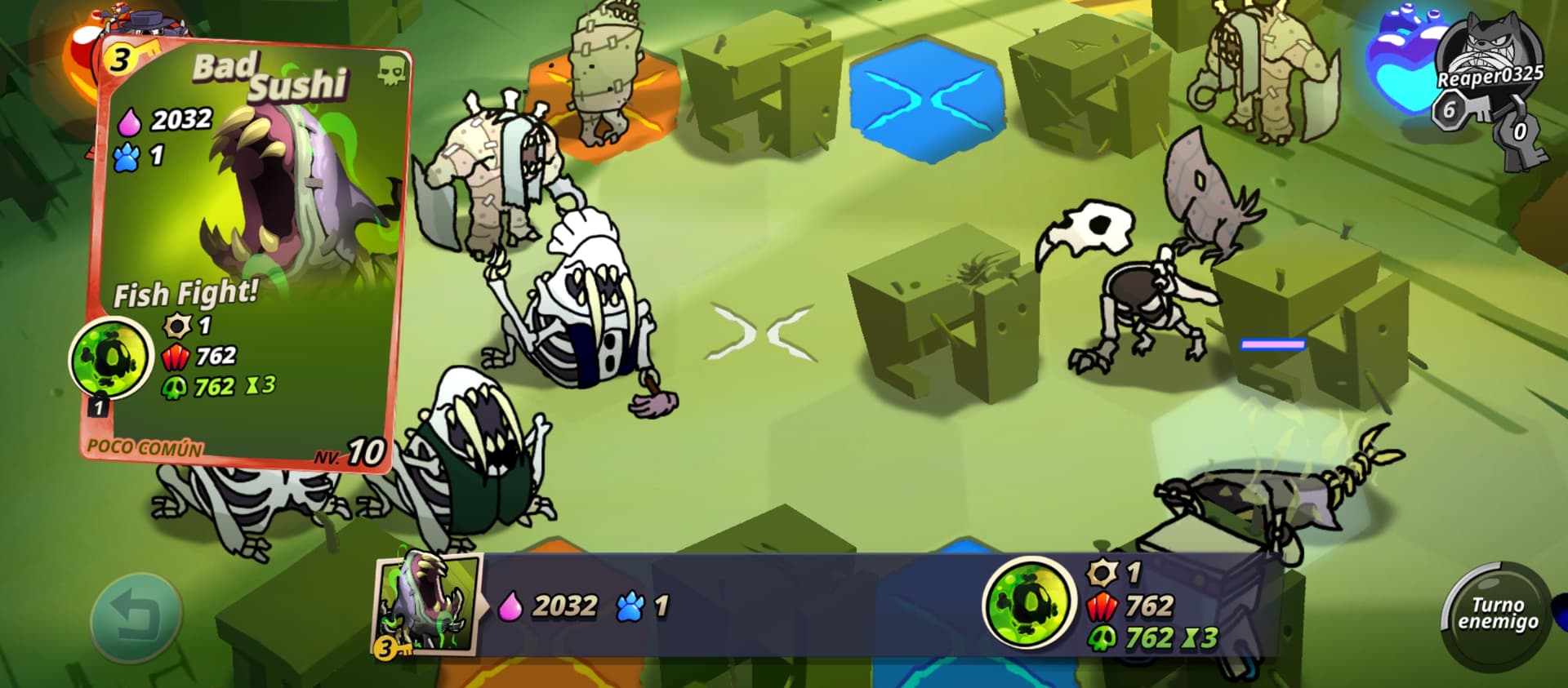Tap the green undo arrow button
Image resolution: width=1568 pixels, height=688 pixels.
point(136,617)
